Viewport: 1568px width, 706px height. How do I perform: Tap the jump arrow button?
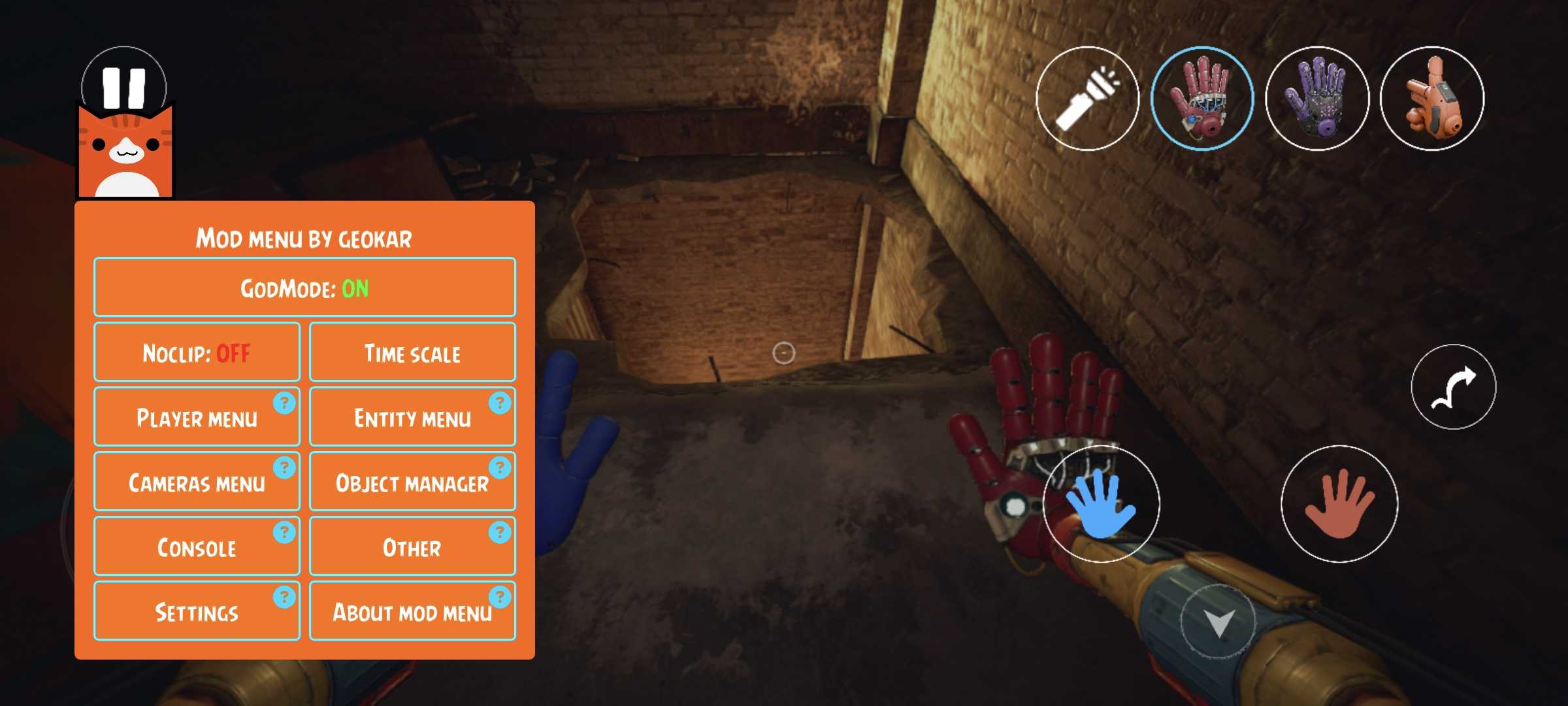point(1453,387)
